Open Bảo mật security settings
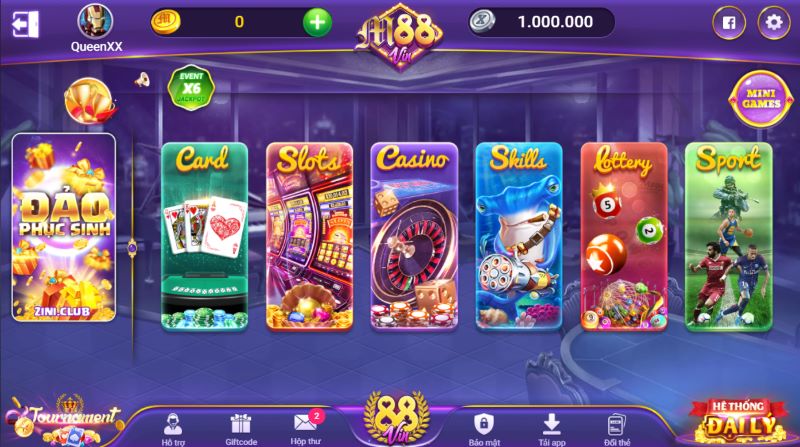The height and width of the screenshot is (447, 800). (484, 427)
